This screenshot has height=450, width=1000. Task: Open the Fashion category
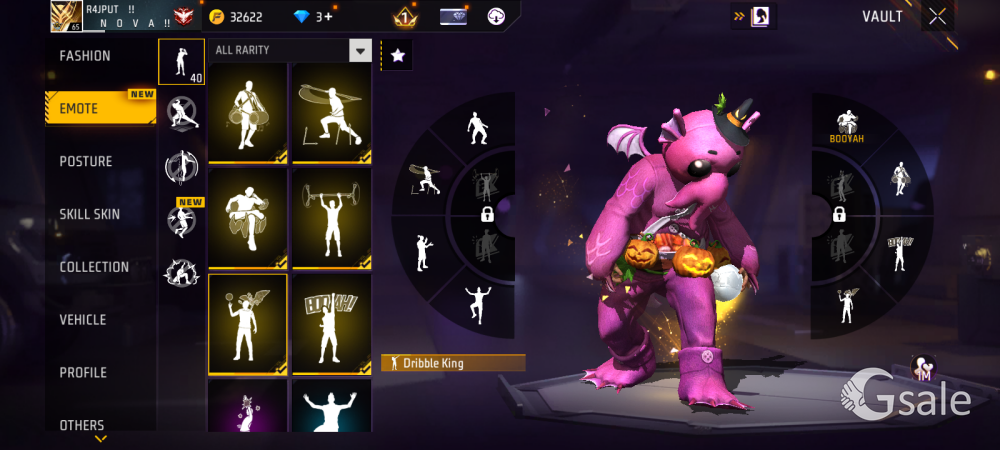[x=85, y=56]
